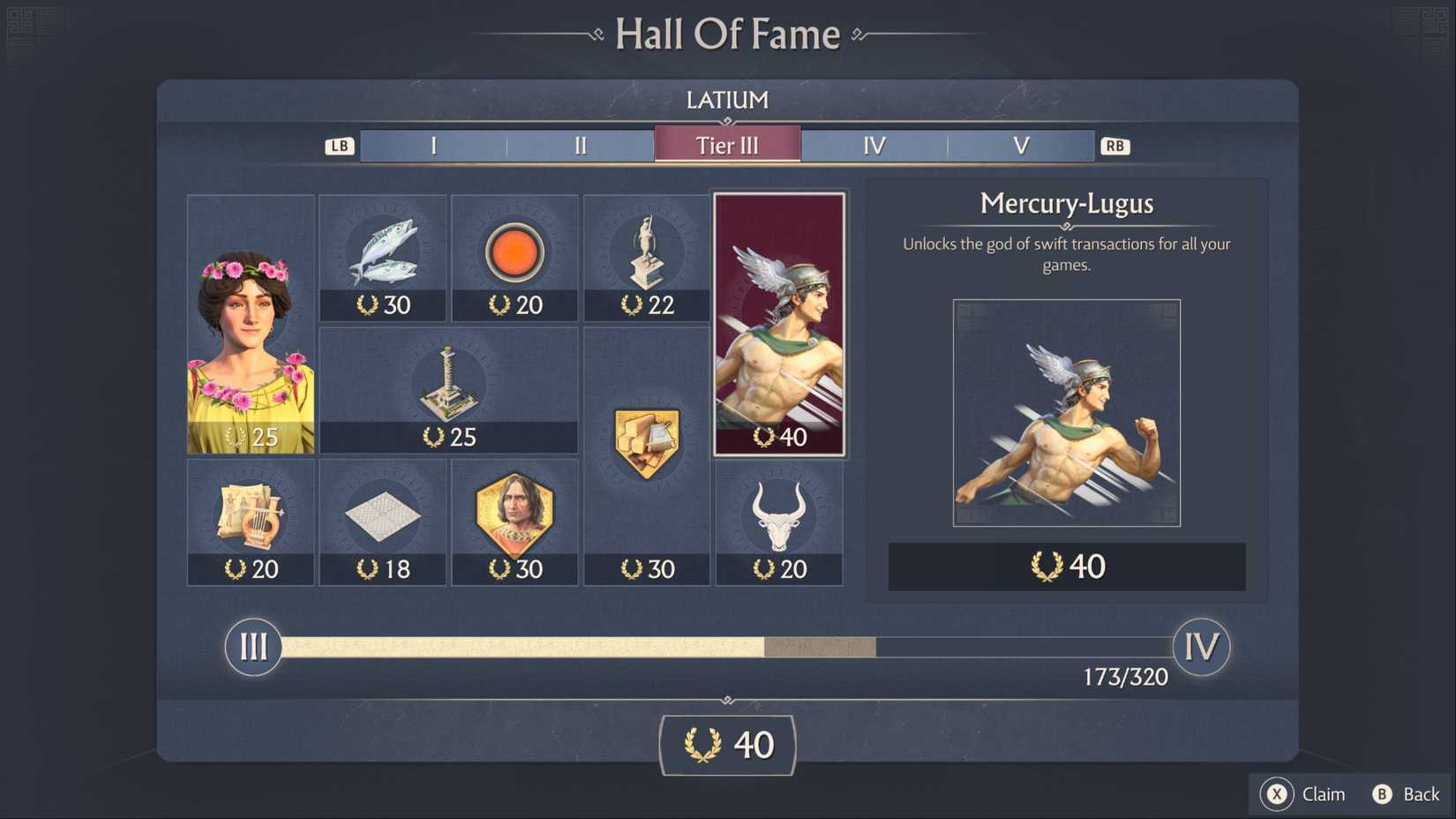Click the orange dye reward icon
This screenshot has height=819, width=1456.
pyautogui.click(x=514, y=256)
